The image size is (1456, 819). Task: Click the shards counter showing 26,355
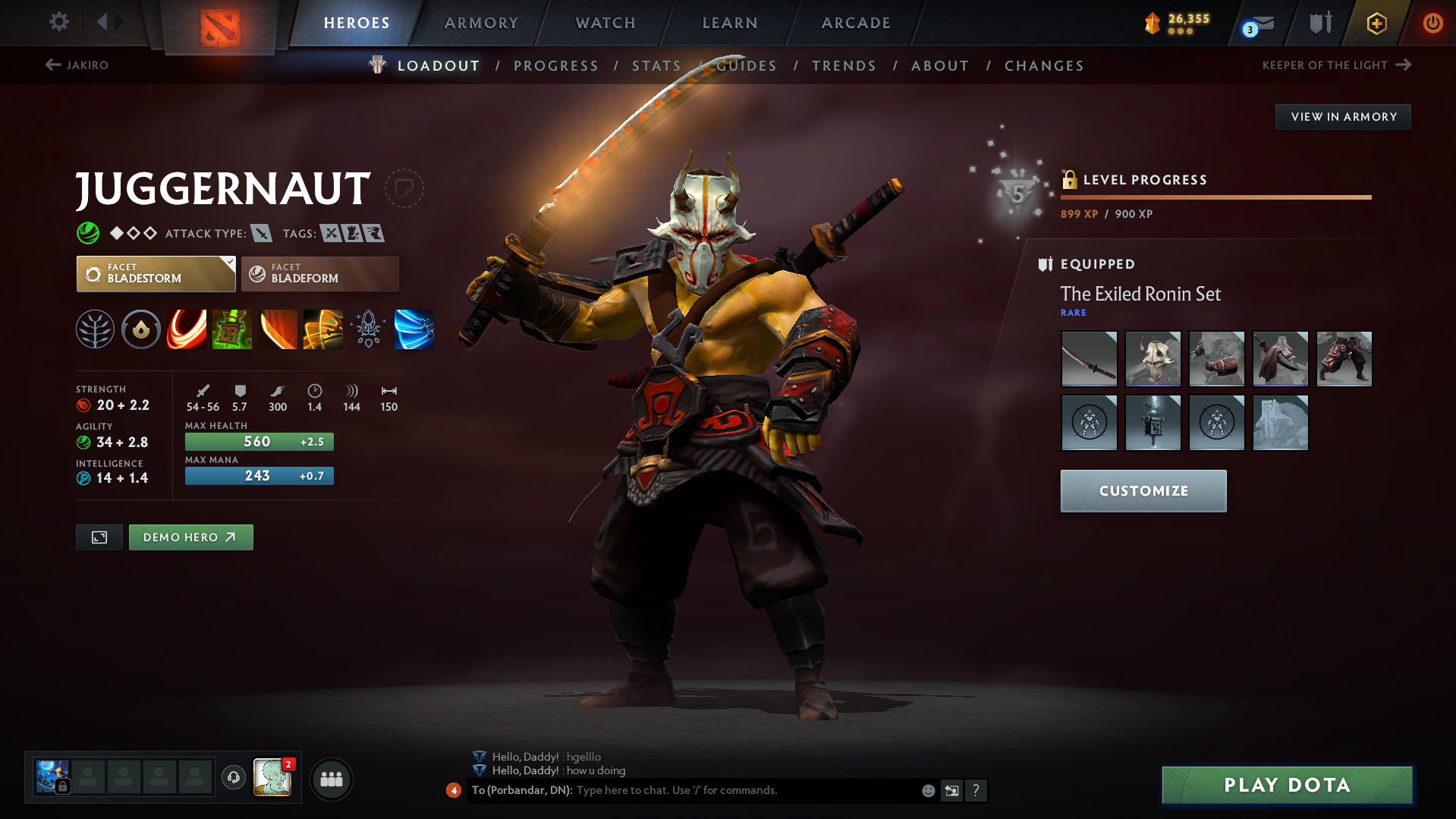1177,23
